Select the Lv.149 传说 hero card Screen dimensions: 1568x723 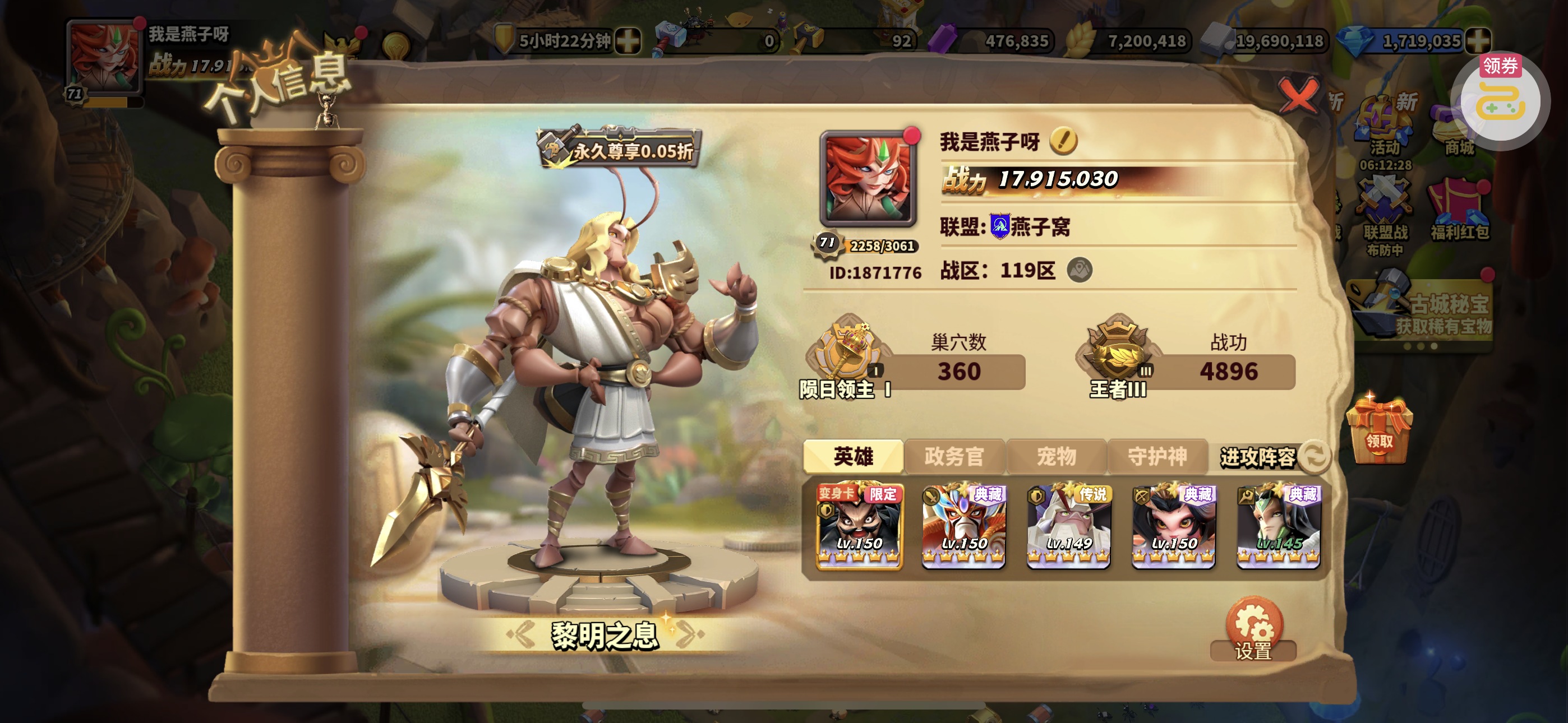pos(1068,527)
